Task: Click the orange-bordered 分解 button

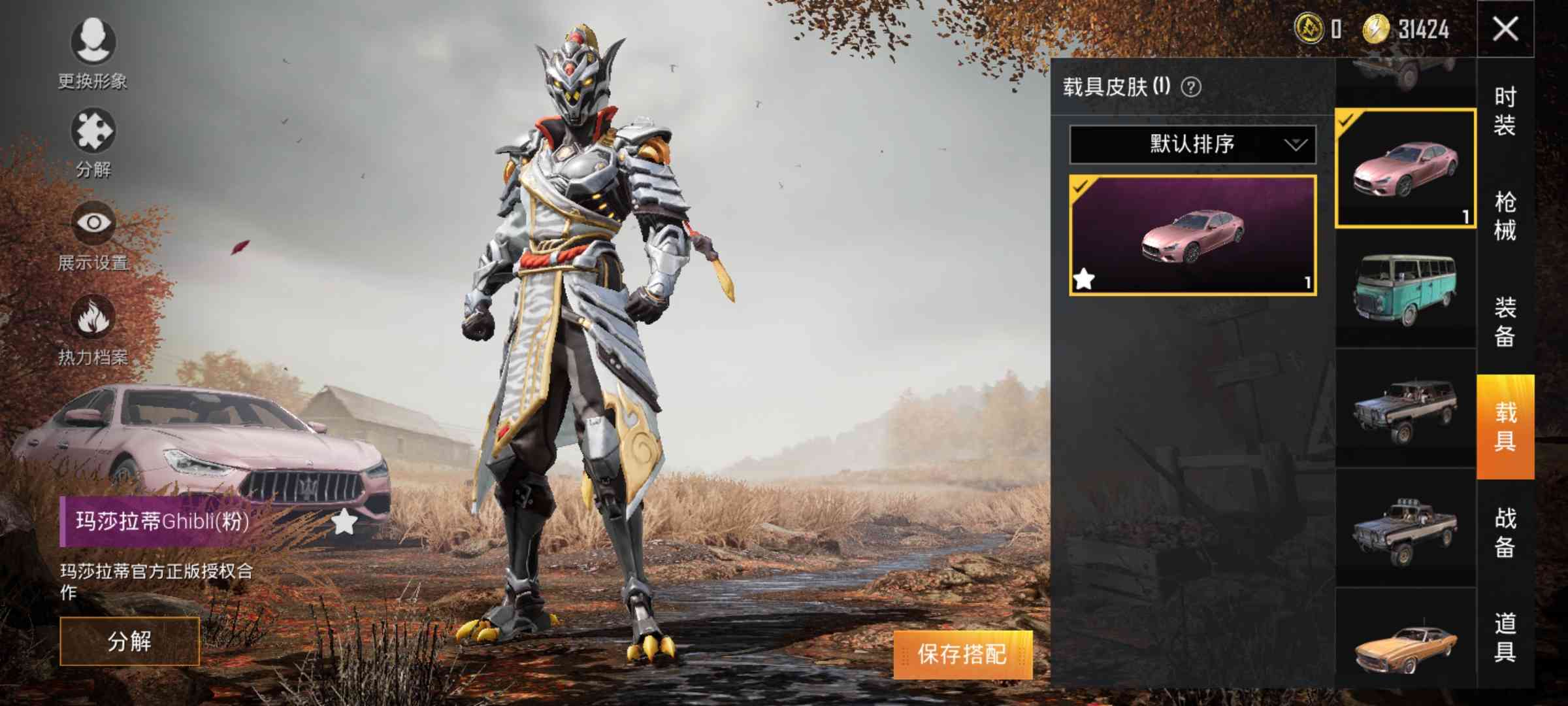Action: [129, 641]
